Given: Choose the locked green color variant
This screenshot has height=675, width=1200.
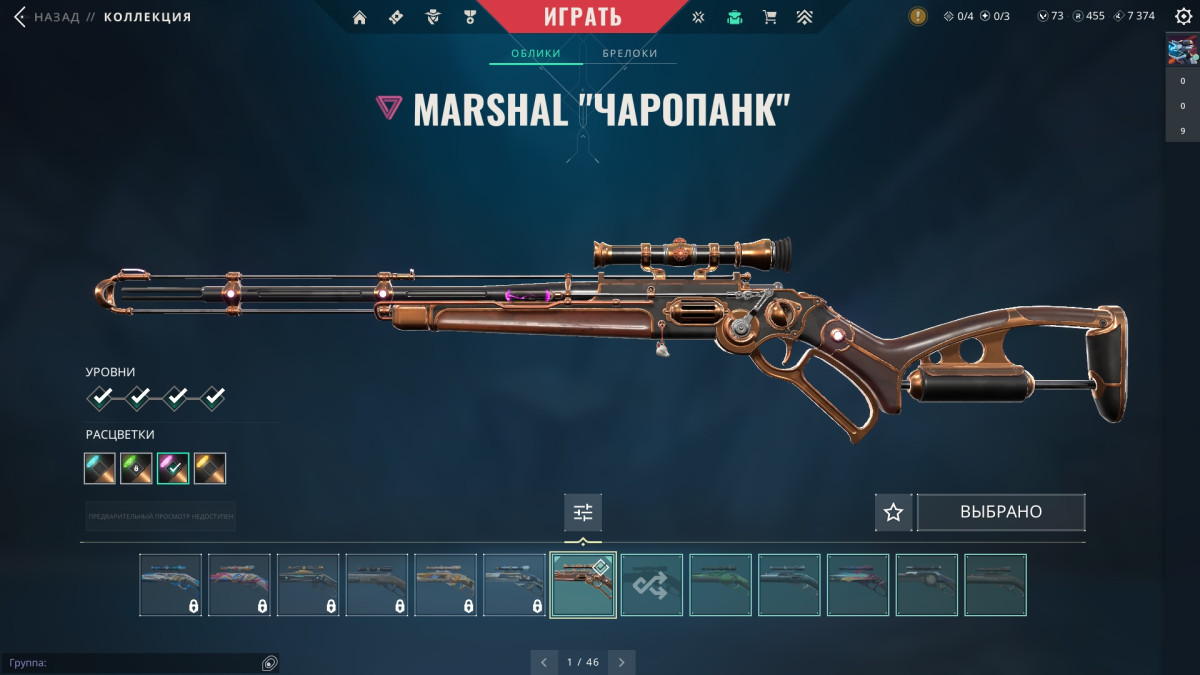Looking at the screenshot, I should [136, 468].
